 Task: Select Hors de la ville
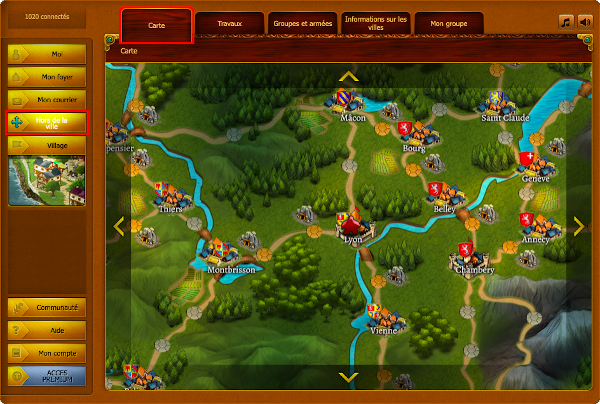(x=47, y=122)
